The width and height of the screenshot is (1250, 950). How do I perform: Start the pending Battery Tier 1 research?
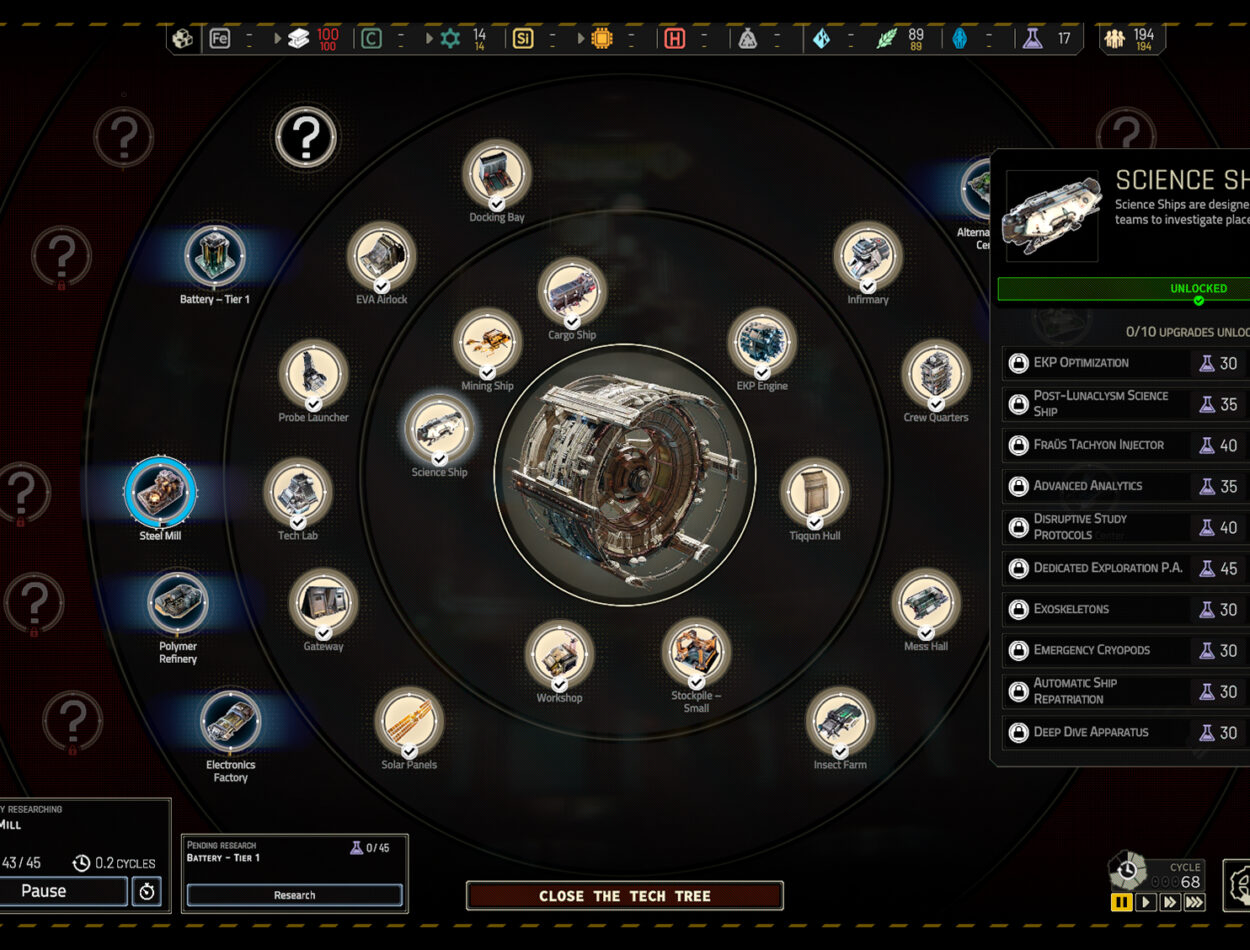[294, 895]
